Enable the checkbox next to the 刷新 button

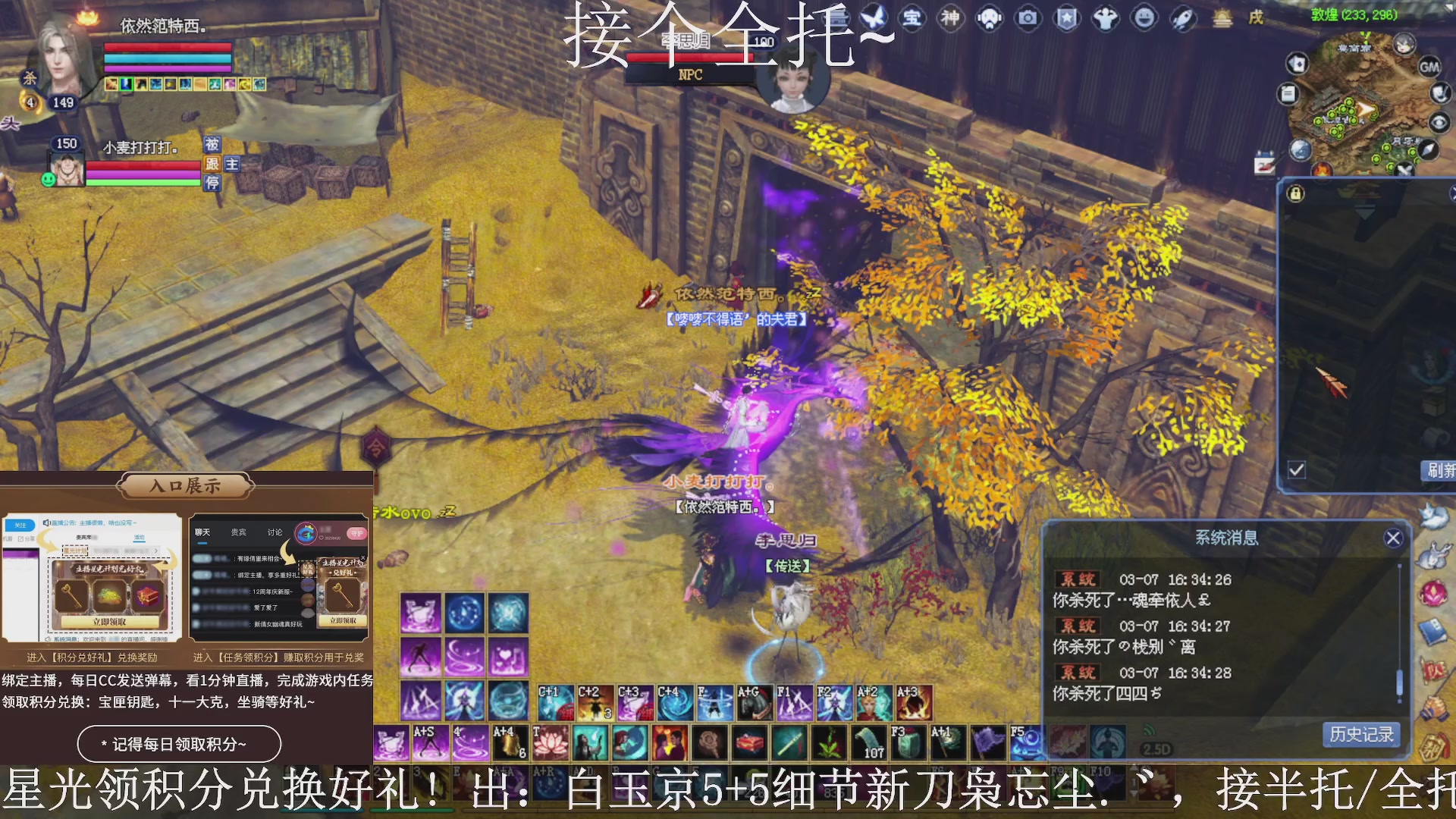[1296, 470]
